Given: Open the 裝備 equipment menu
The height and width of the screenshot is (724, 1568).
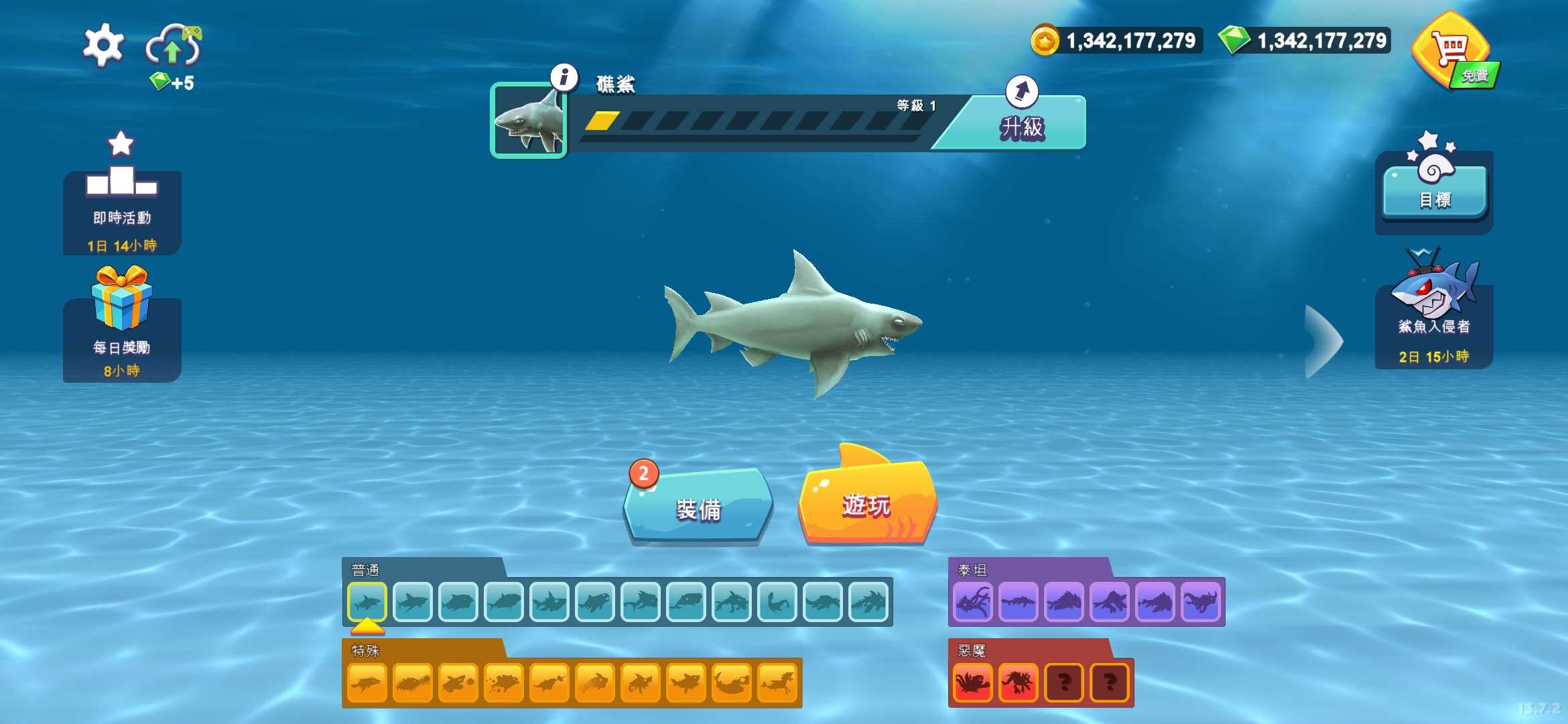Looking at the screenshot, I should tap(698, 508).
